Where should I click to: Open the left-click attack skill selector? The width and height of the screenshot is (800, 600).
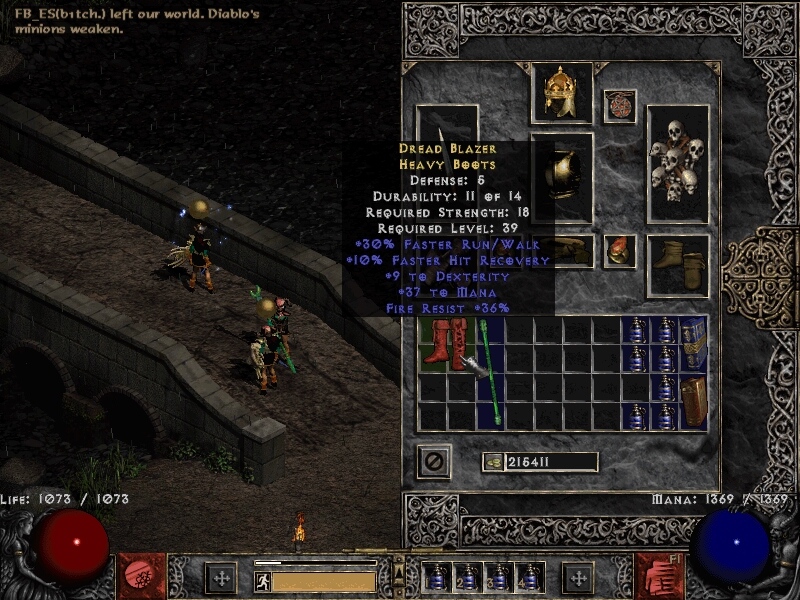(140, 575)
